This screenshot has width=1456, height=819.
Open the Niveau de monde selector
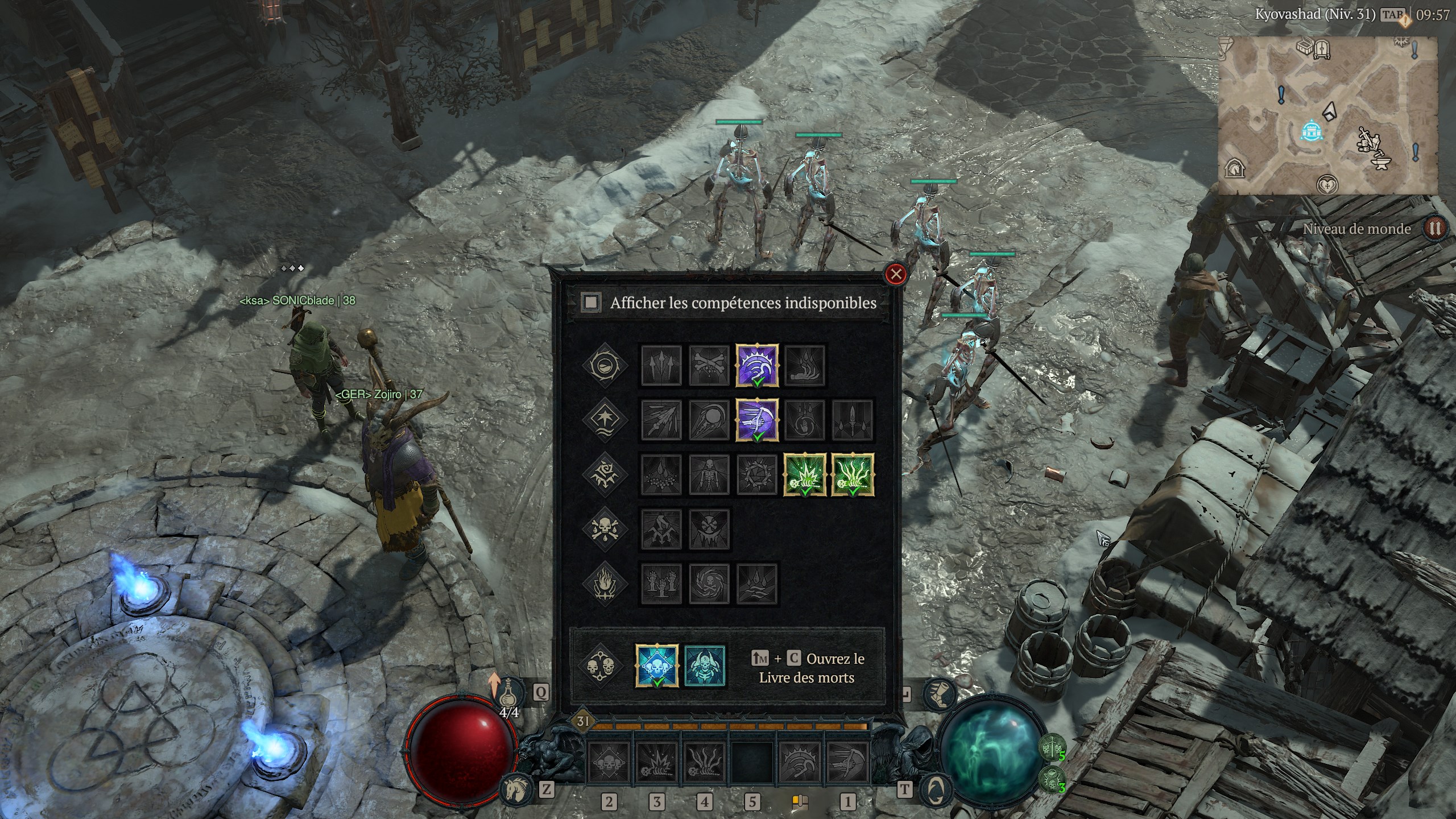coord(1434,229)
